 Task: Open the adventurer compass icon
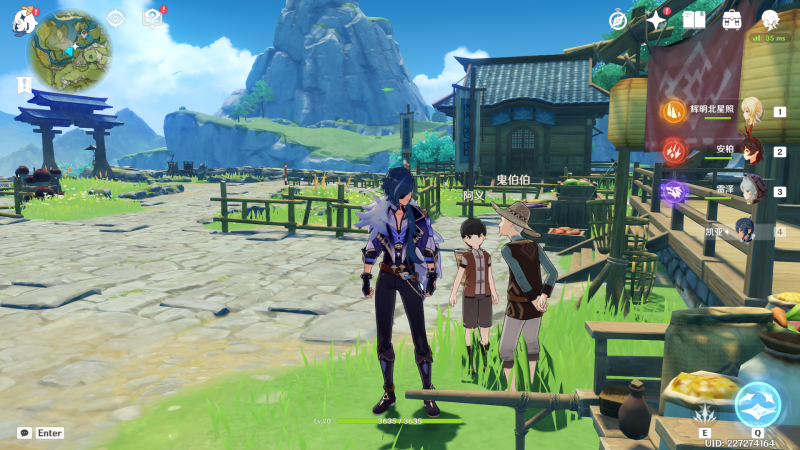point(618,19)
